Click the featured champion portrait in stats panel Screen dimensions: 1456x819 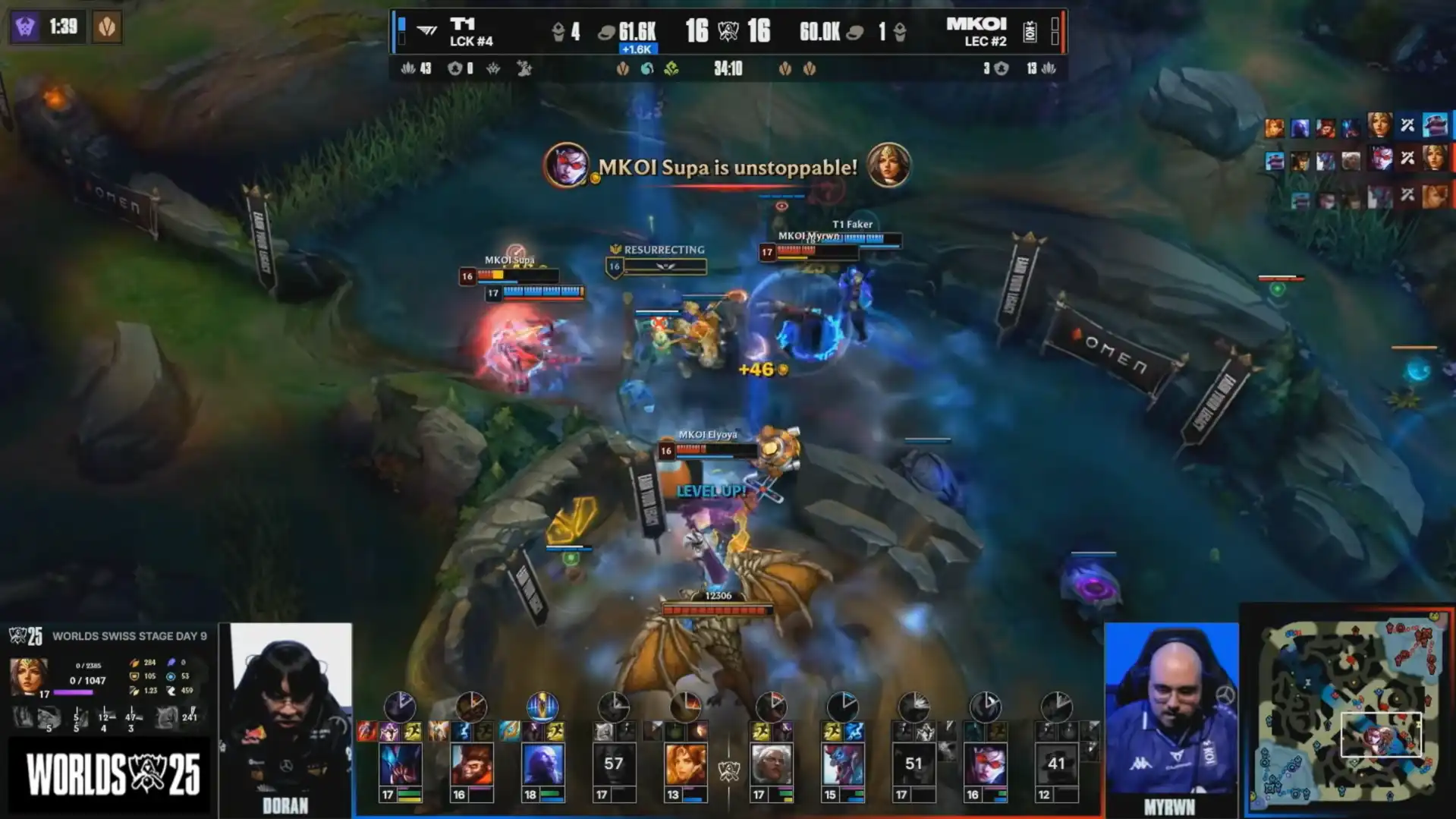(x=28, y=675)
